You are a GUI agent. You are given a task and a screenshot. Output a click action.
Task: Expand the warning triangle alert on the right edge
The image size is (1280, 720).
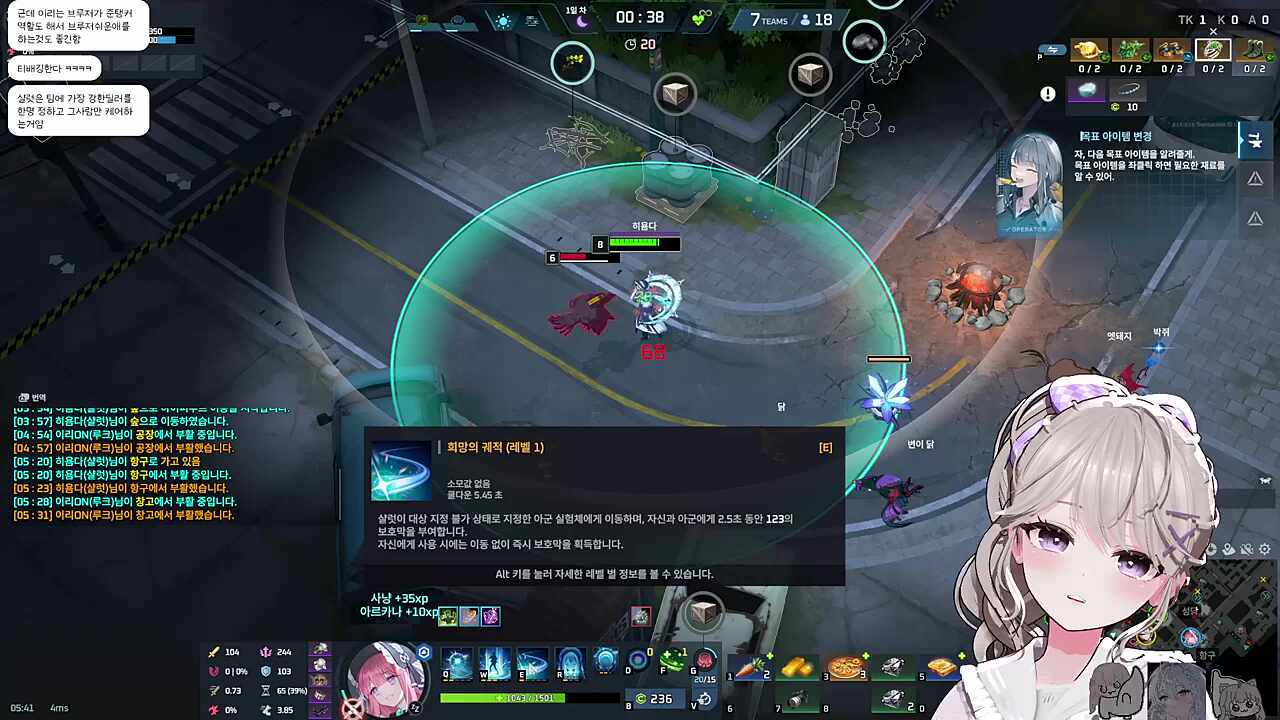1255,178
